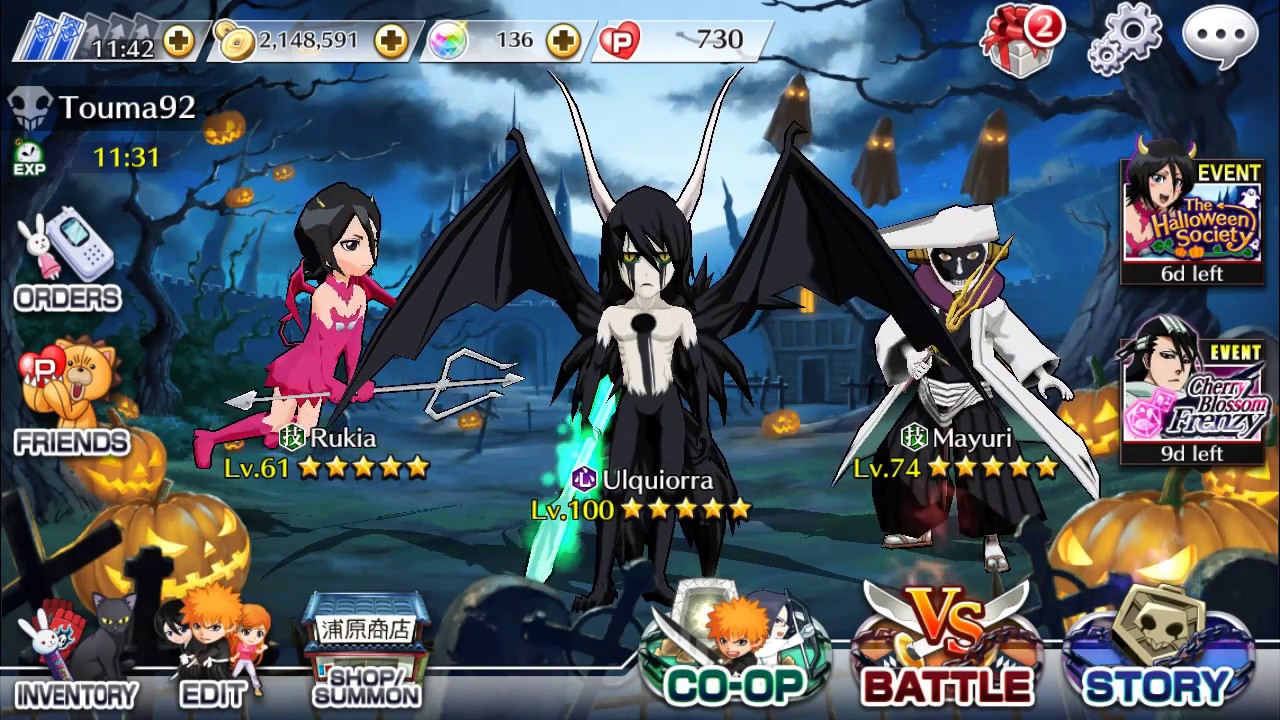Click the EXP timer display

108,155
